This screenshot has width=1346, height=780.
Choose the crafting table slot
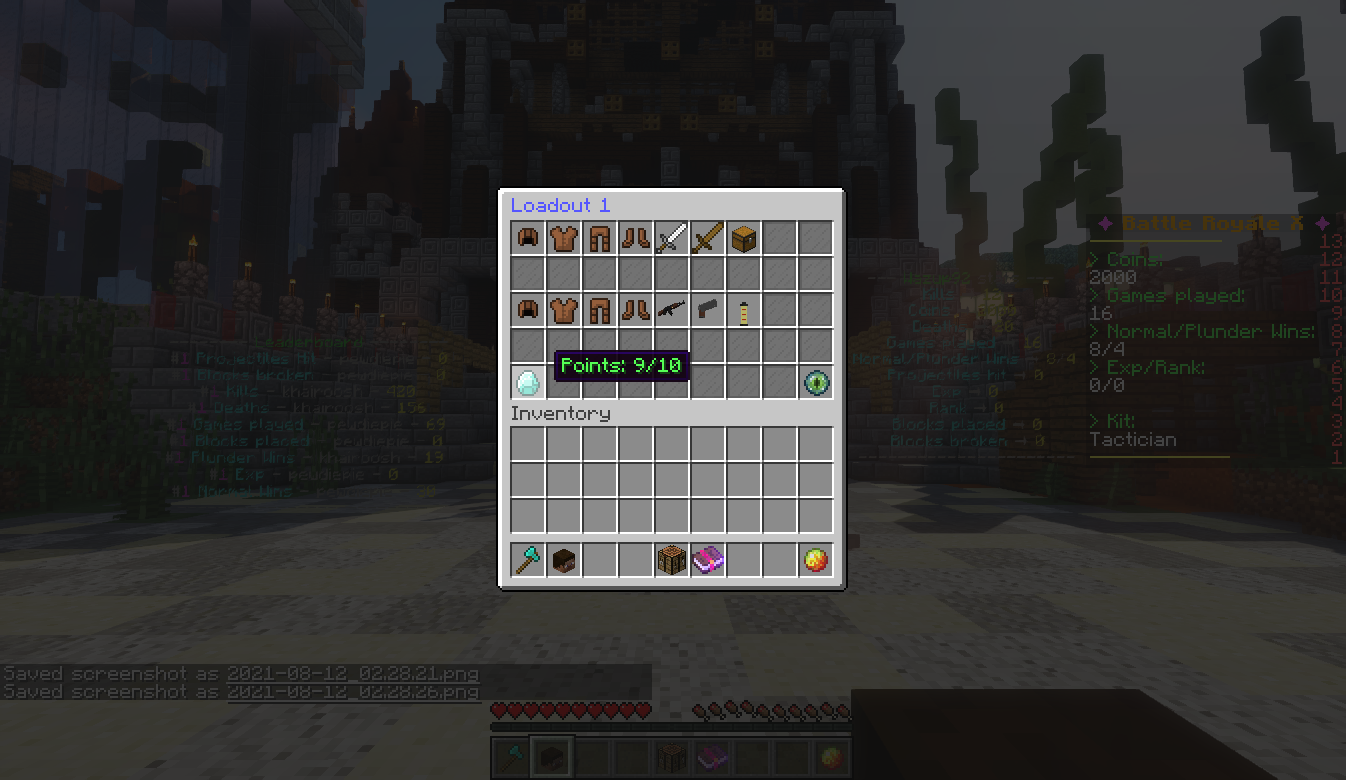point(672,561)
